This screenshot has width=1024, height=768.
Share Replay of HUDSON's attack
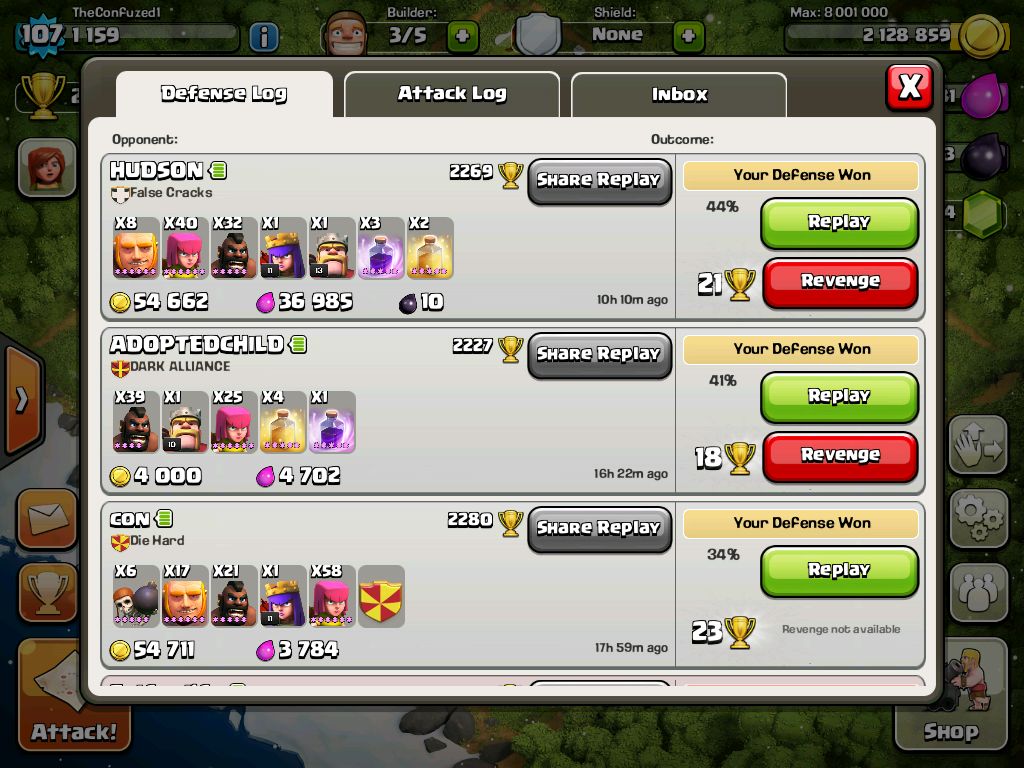pyautogui.click(x=599, y=181)
